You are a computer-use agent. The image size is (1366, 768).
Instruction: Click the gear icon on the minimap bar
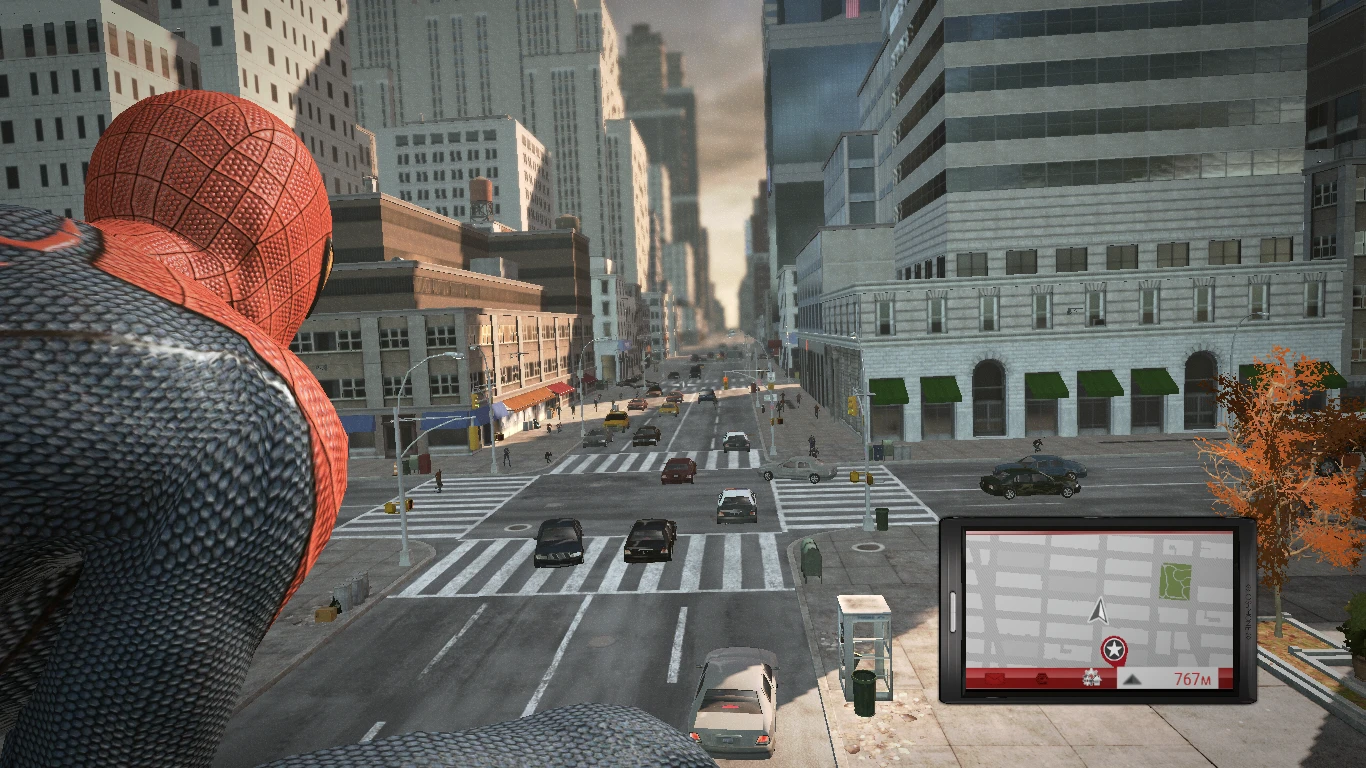pyautogui.click(x=1090, y=677)
